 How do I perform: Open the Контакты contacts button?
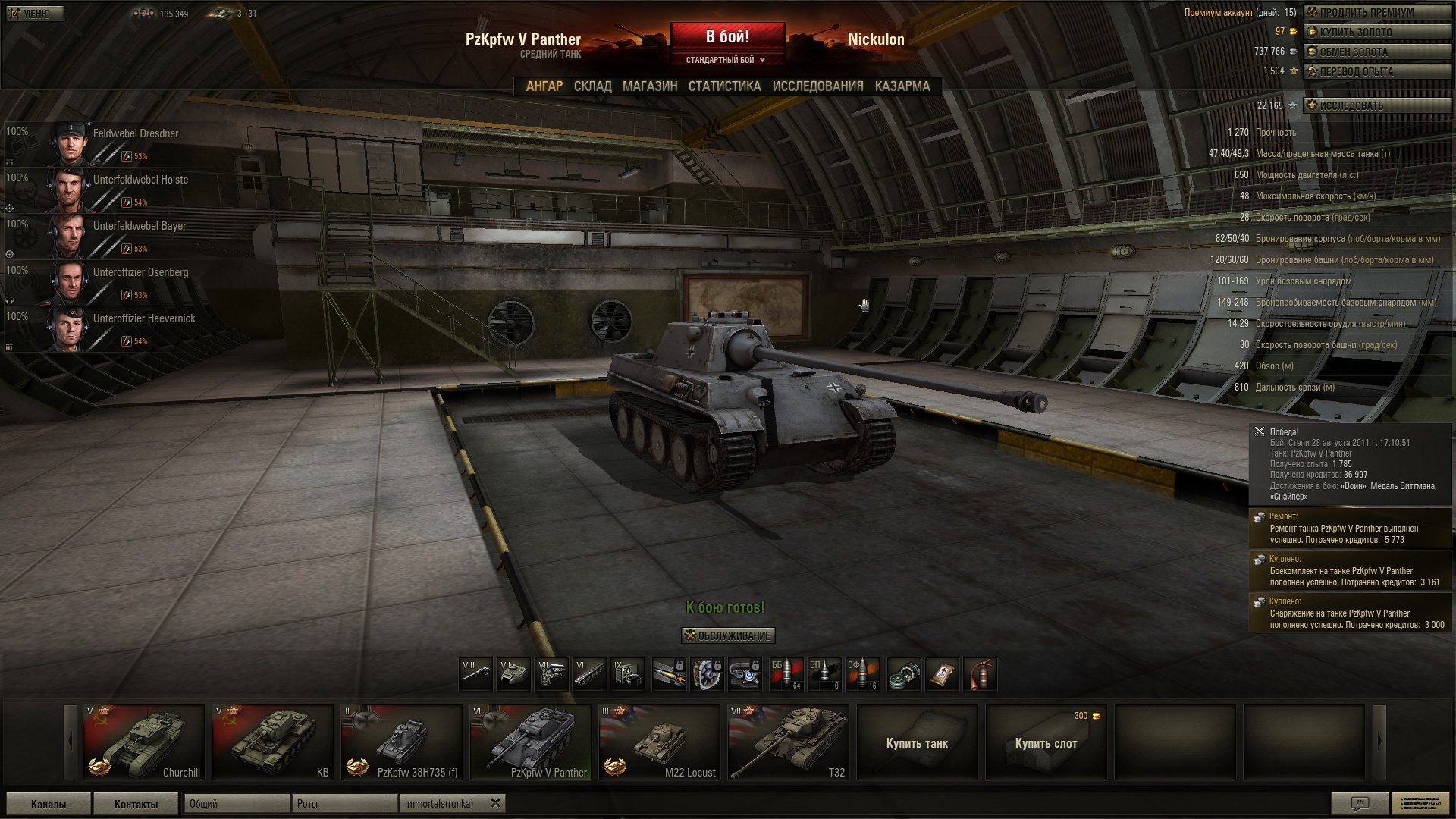[136, 804]
